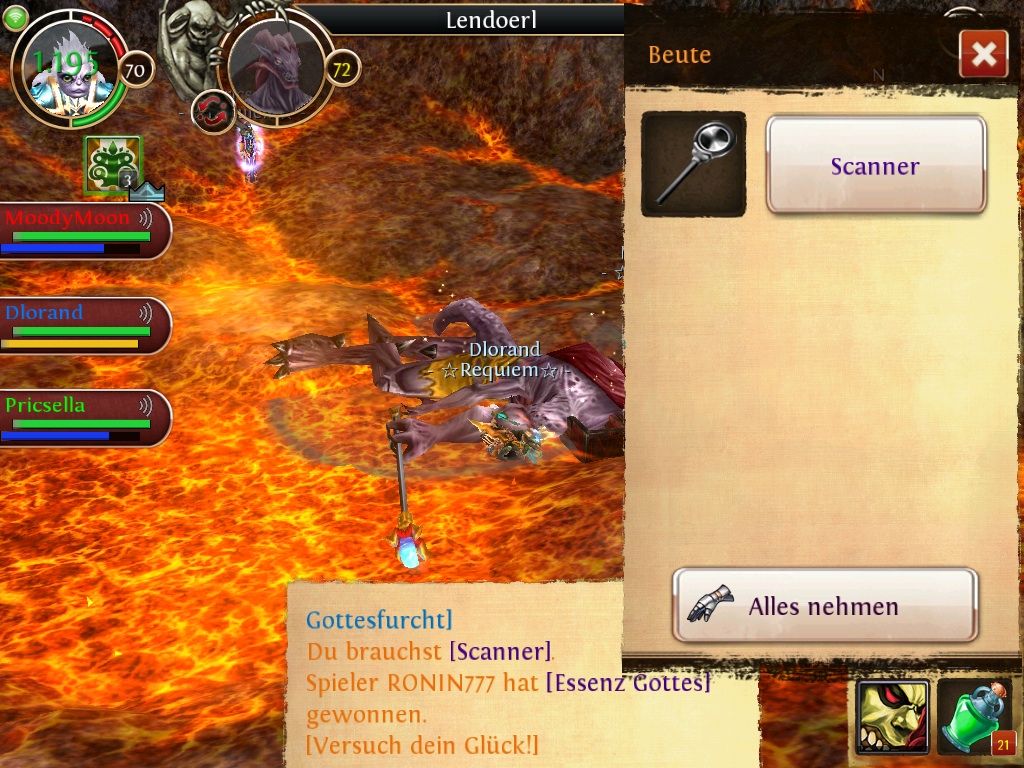
Task: Click the [Versuch dein Glück!] chat link
Action: pyautogui.click(x=422, y=746)
